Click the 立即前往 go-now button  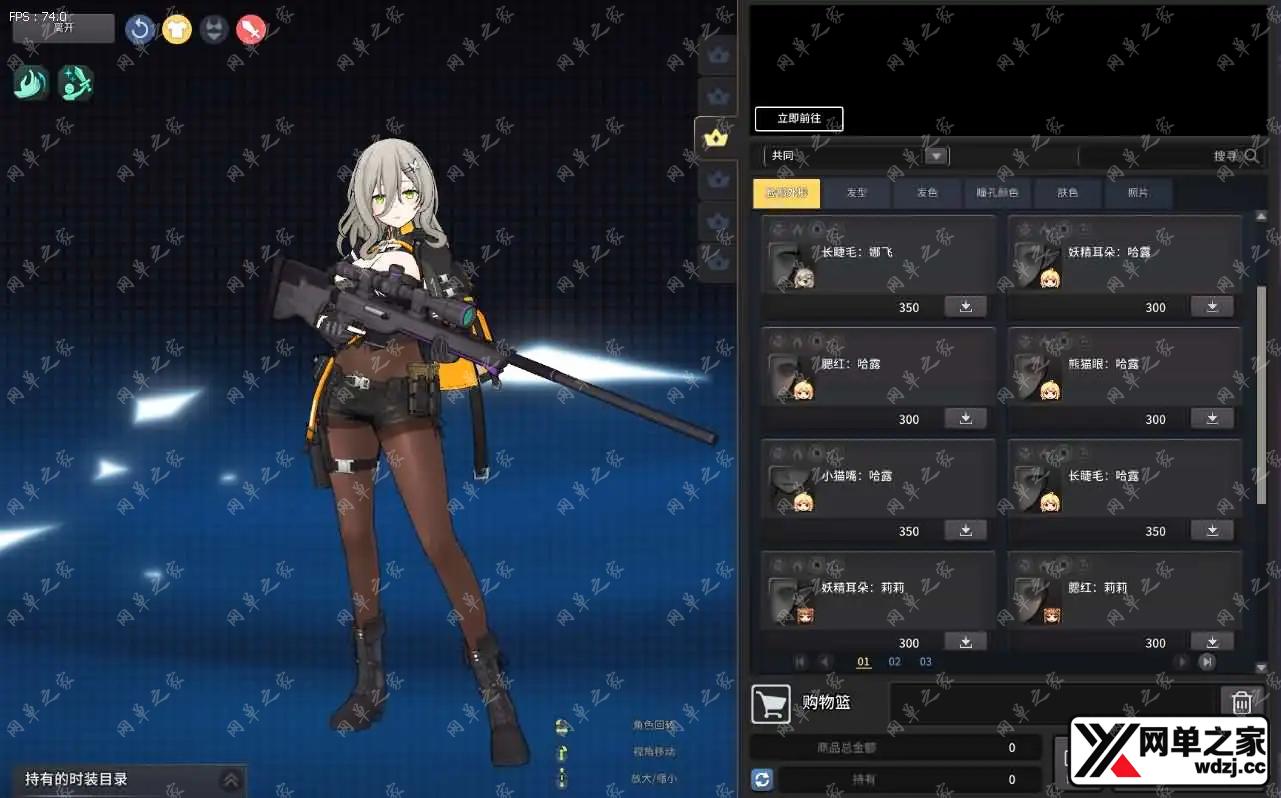799,119
